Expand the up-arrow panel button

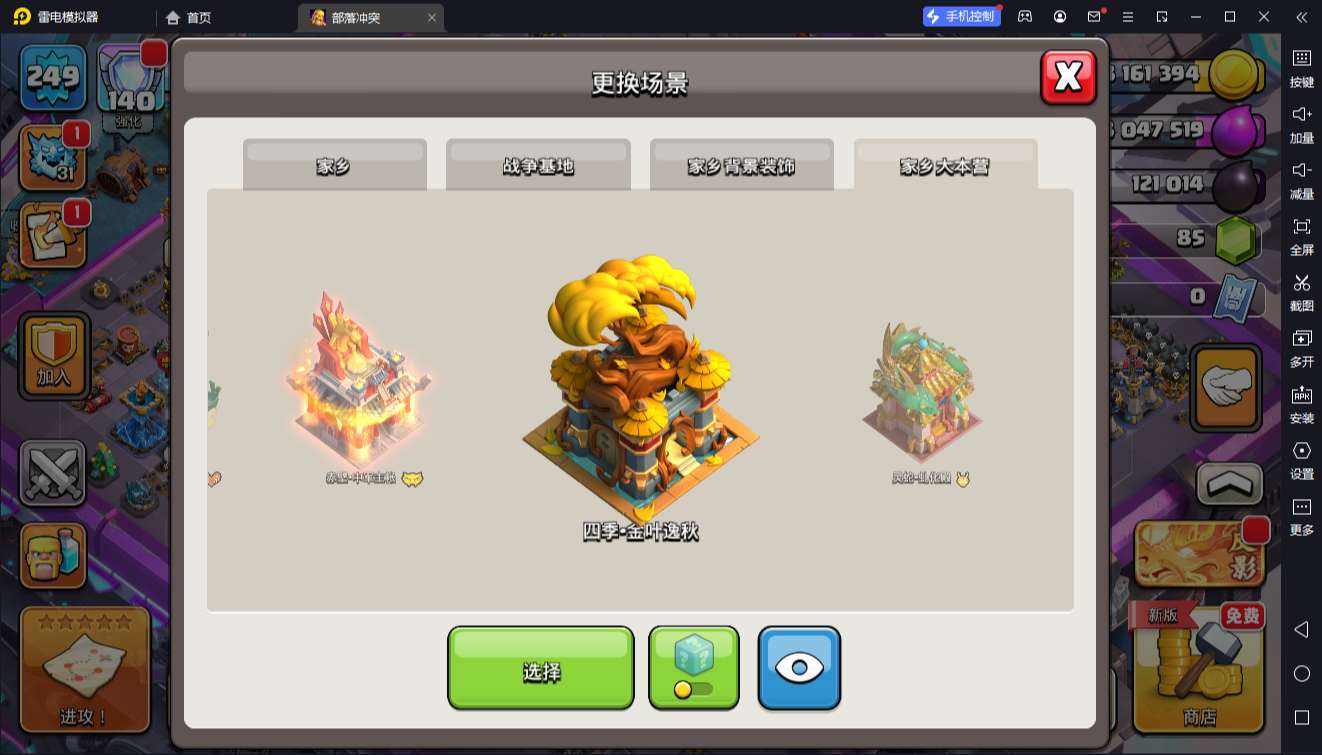pyautogui.click(x=1229, y=485)
